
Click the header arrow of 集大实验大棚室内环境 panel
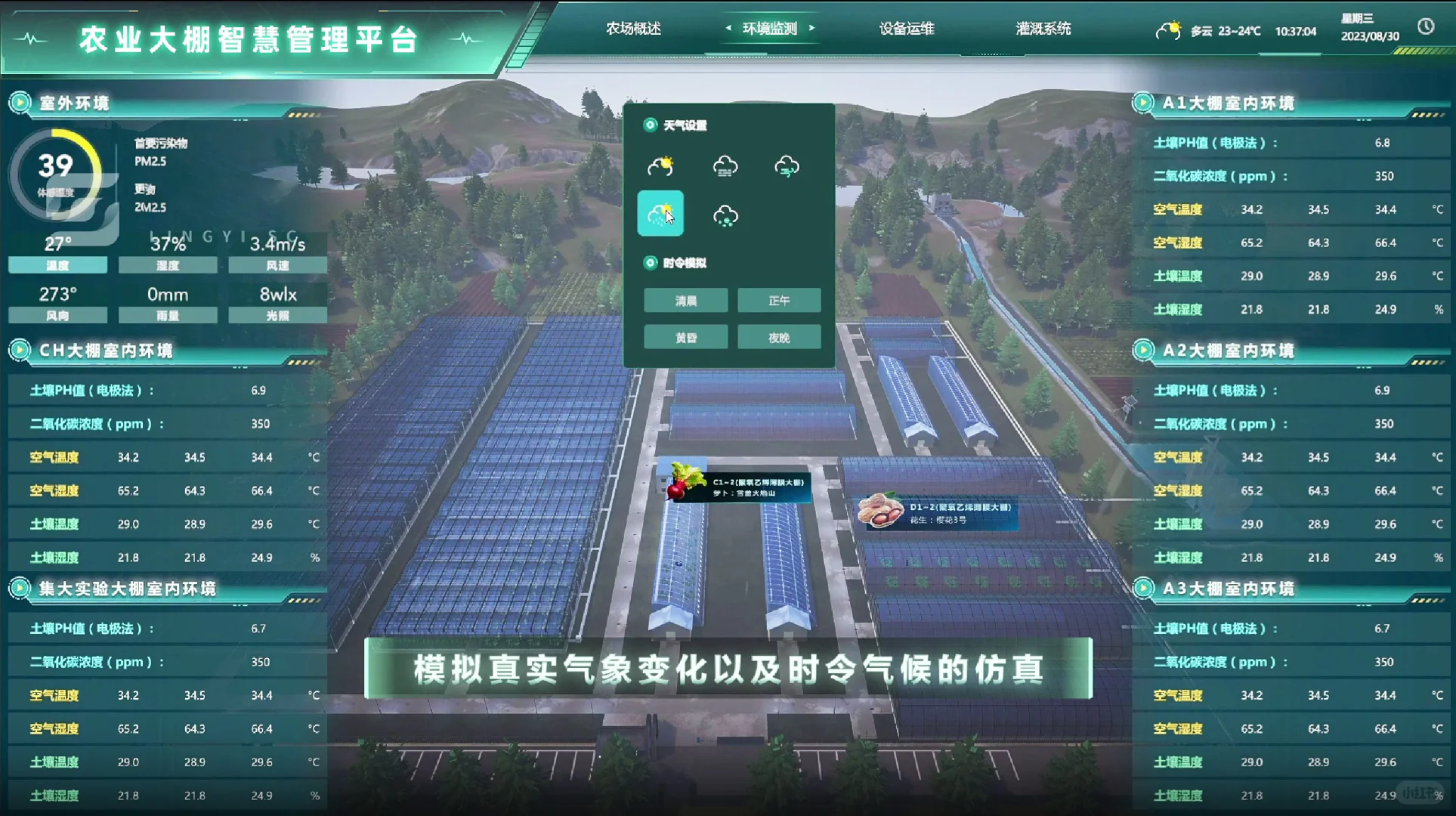coord(19,589)
